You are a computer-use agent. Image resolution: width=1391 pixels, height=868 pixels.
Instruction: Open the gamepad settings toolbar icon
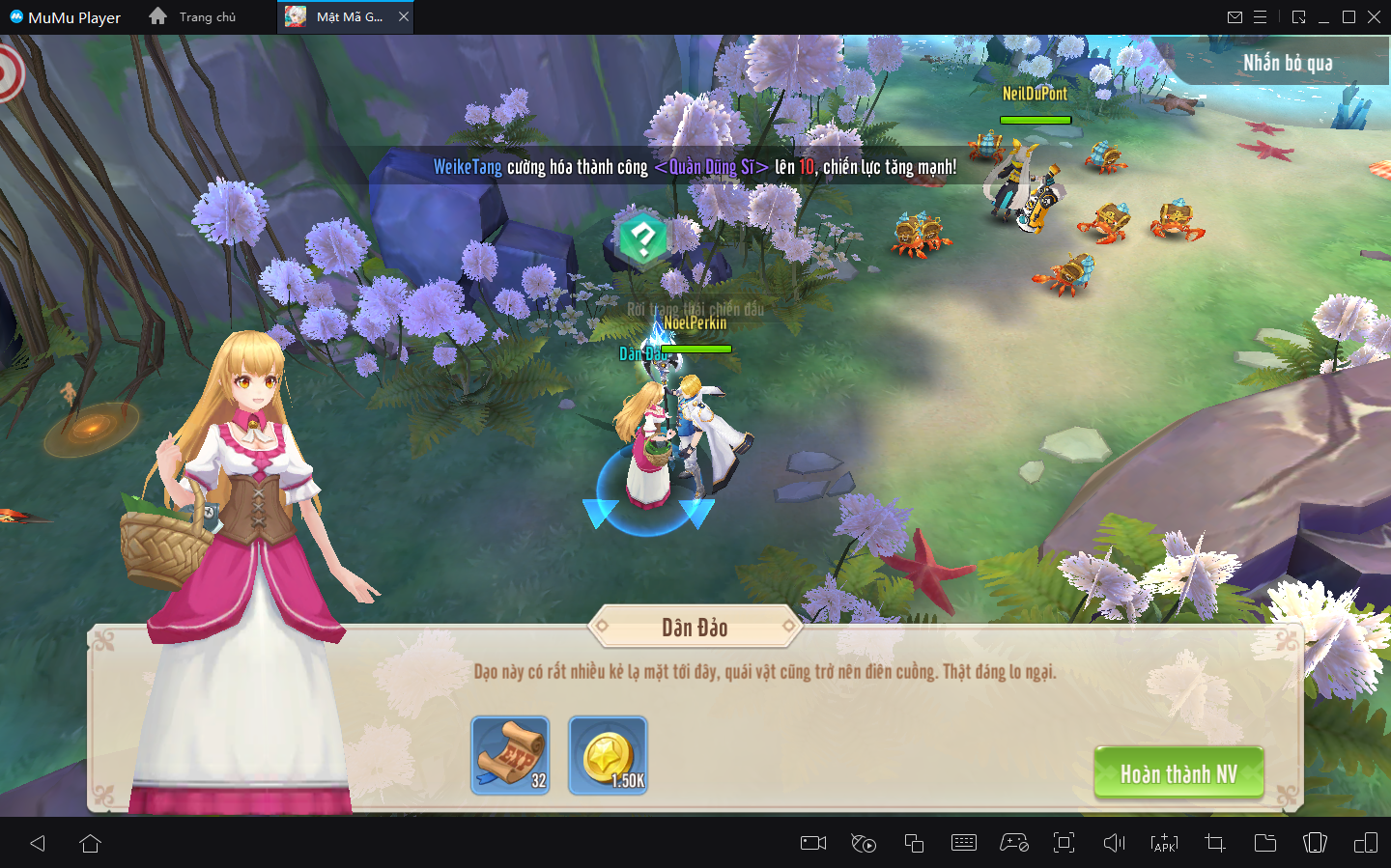click(1013, 843)
